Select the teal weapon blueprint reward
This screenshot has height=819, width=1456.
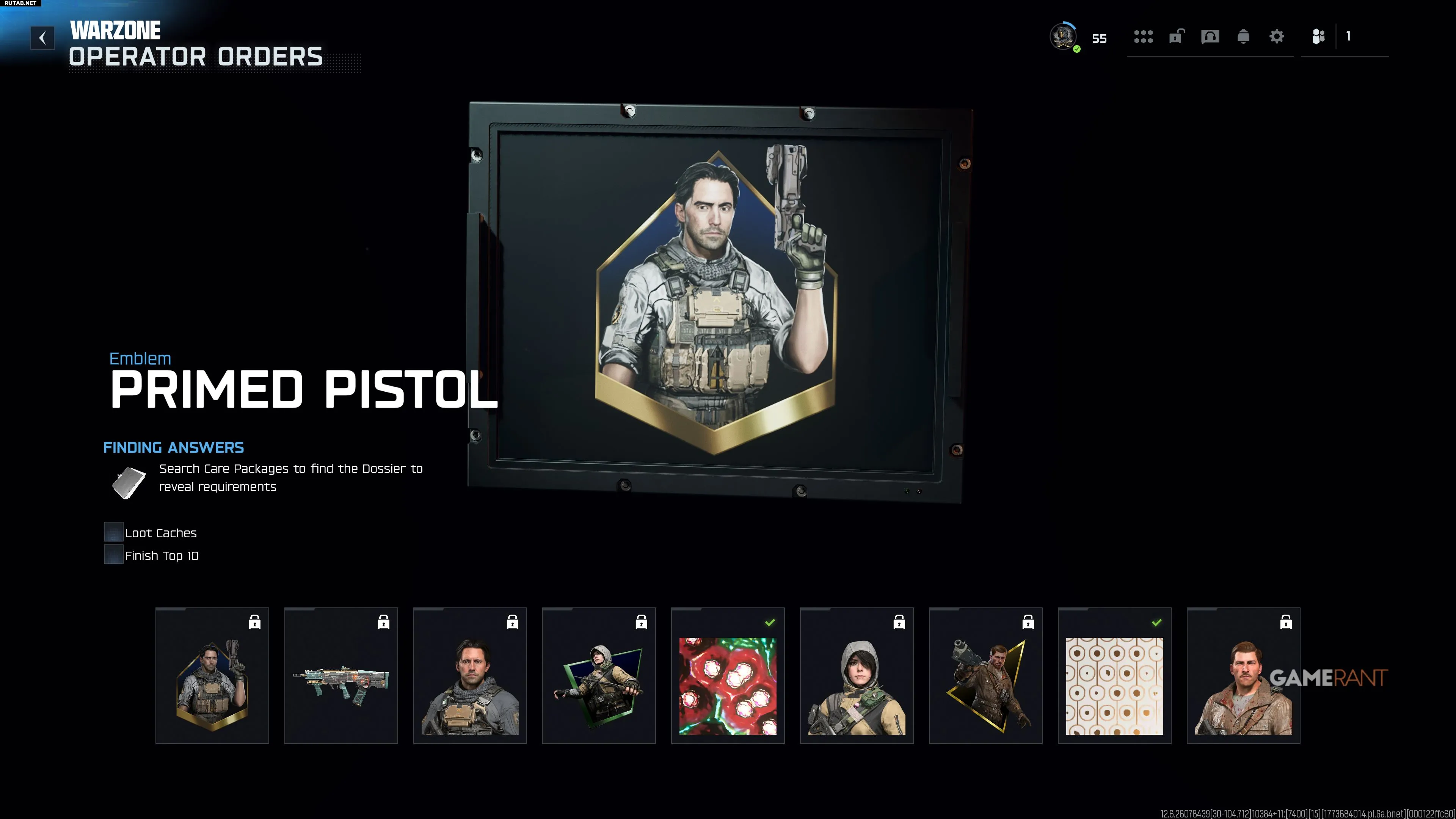[x=341, y=675]
